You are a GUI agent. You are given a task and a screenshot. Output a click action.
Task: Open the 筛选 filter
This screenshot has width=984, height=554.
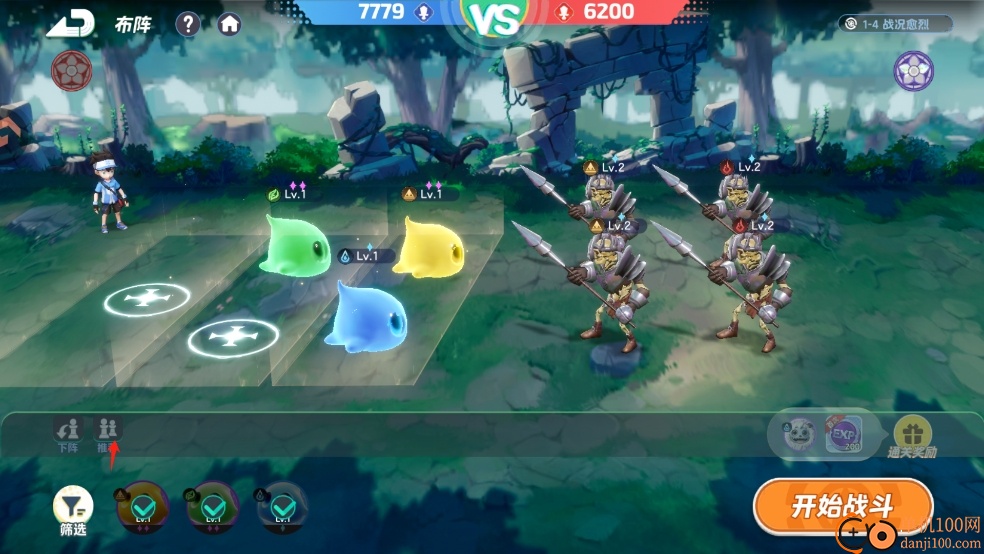[x=73, y=510]
